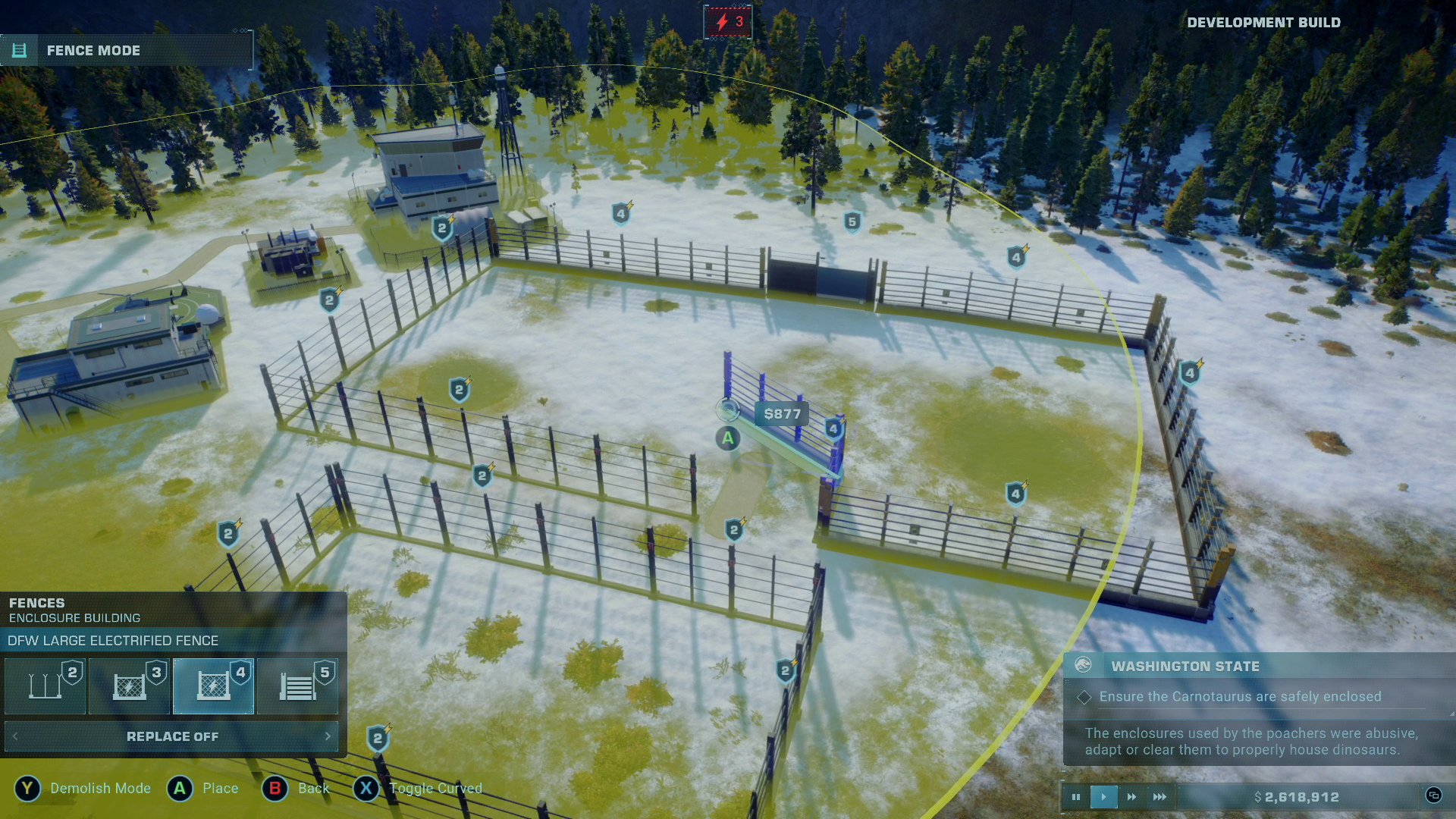Screen dimensions: 1456x819
Task: Open the Jurassic World emblem on the mission panel
Action: 1084,666
